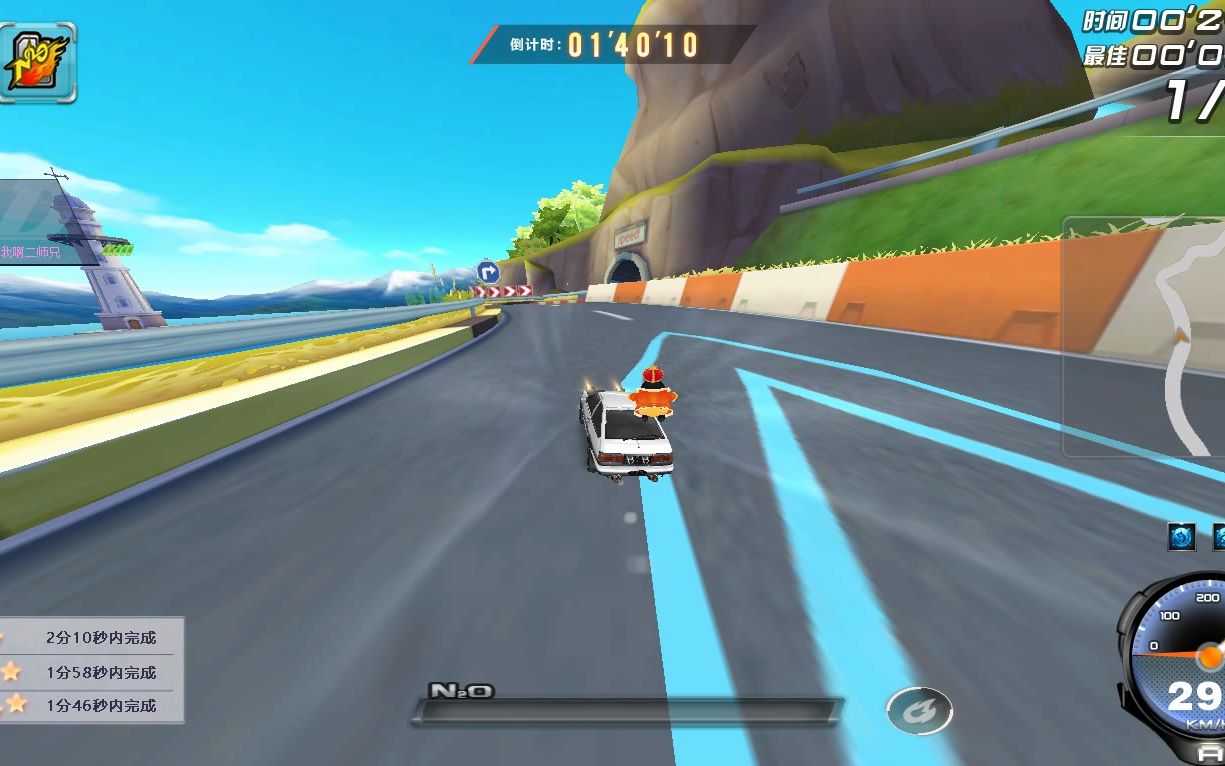Activate the N2O flame item in the top-left slot
Viewport: 1225px width, 766px height.
tap(36, 62)
